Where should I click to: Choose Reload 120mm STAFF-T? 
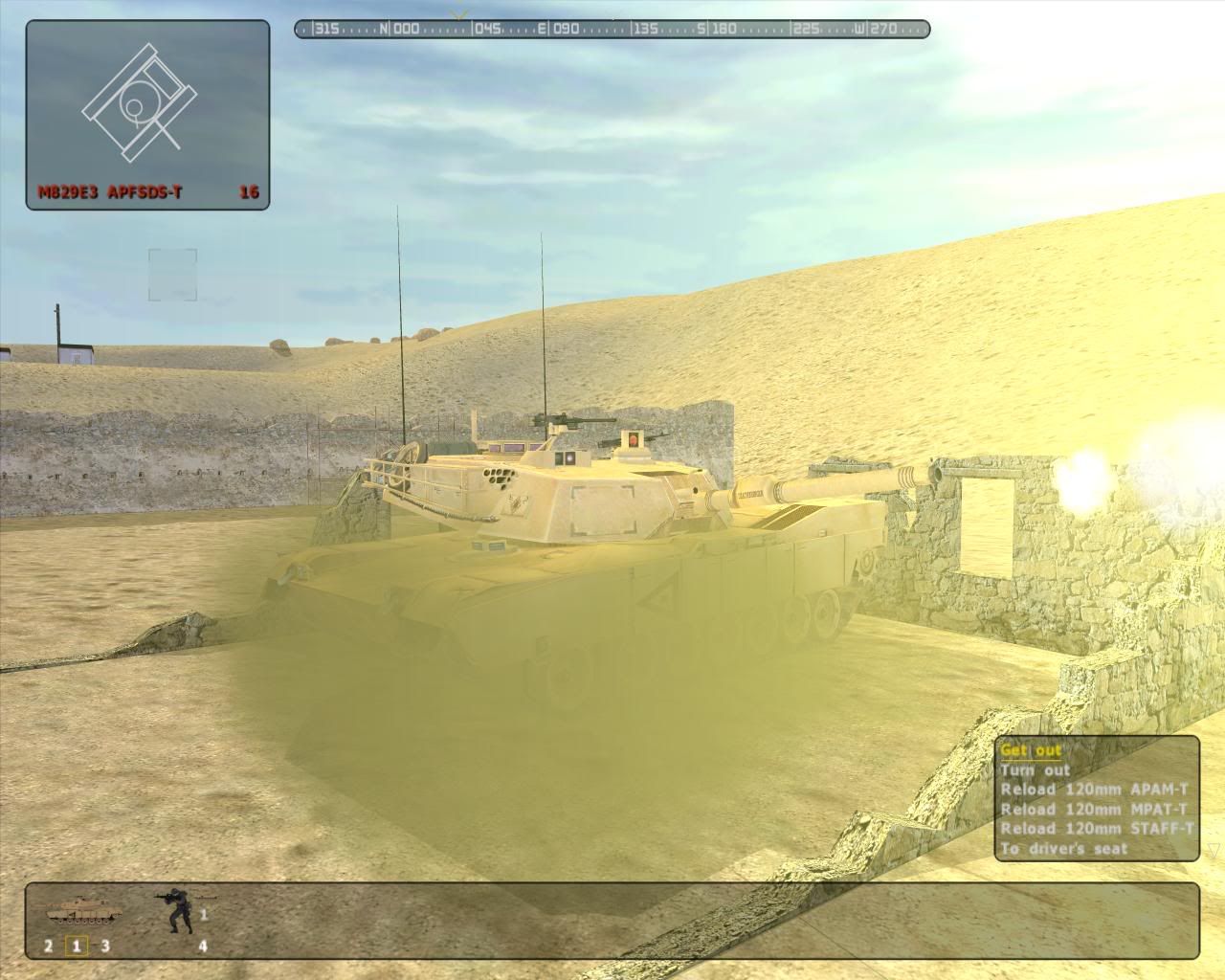[x=1097, y=829]
